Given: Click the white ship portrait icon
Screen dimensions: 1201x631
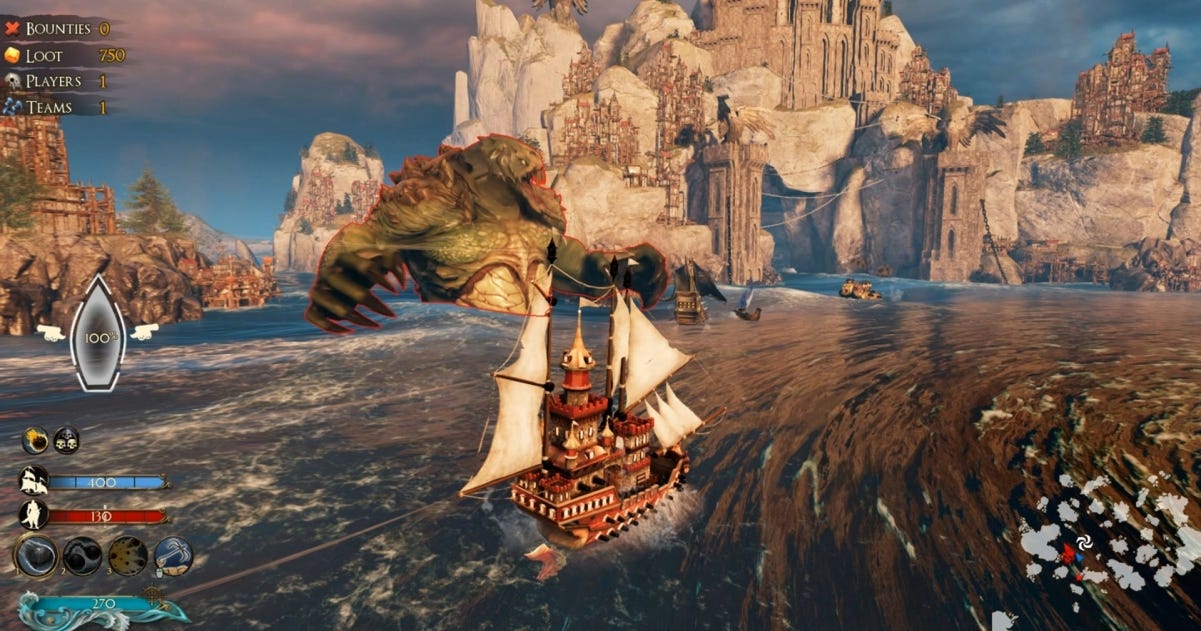Looking at the screenshot, I should tap(34, 481).
